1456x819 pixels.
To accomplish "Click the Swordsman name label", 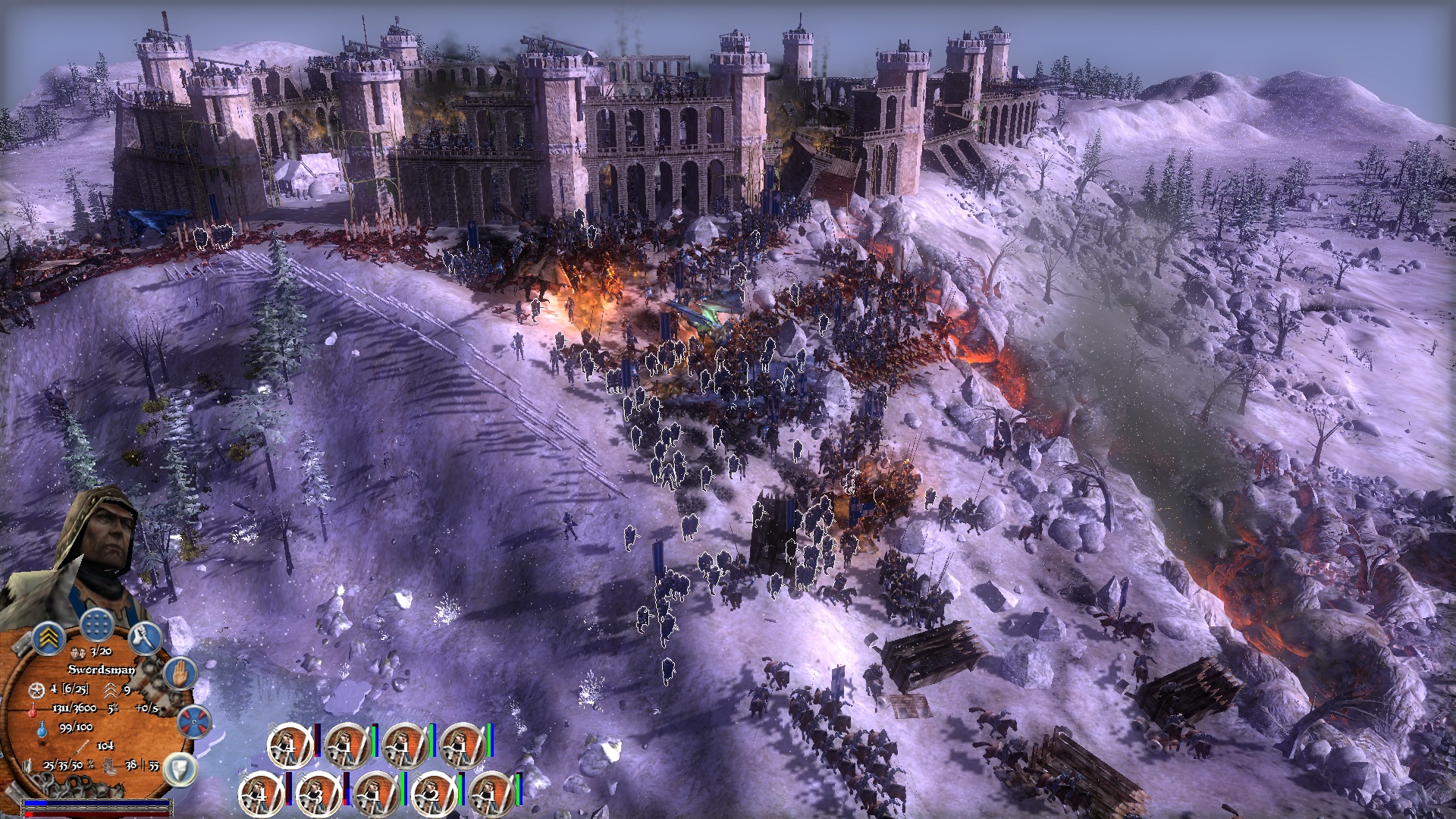I will pos(102,670).
